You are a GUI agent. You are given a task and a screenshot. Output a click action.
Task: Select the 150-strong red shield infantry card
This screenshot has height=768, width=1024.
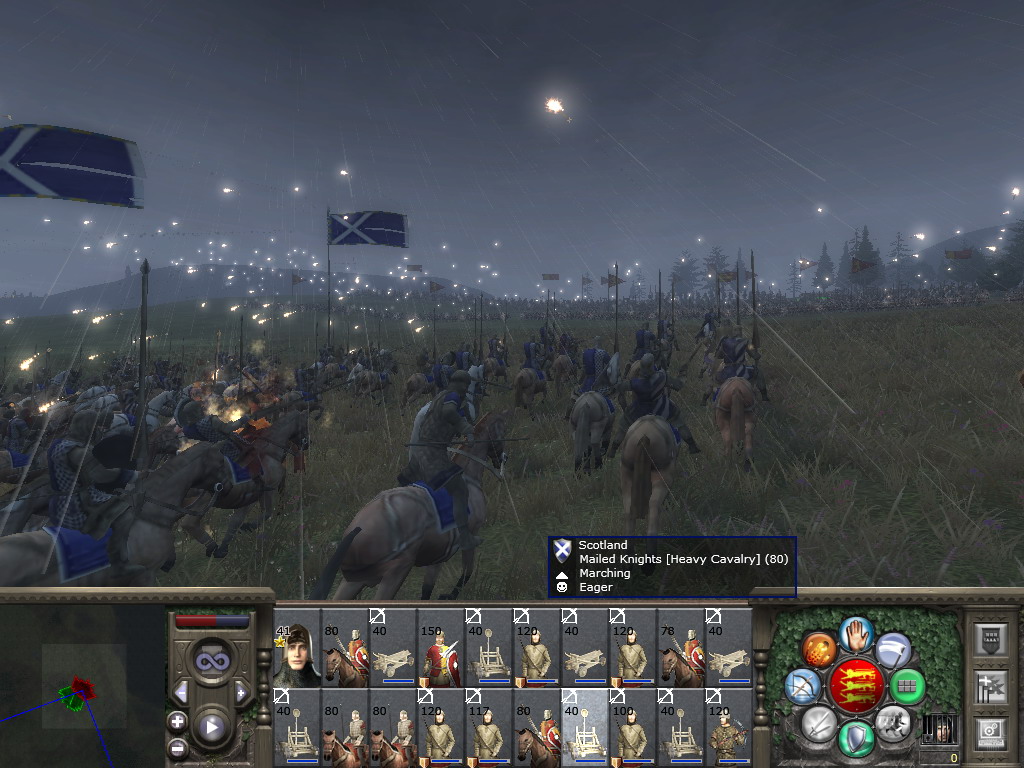tap(441, 648)
